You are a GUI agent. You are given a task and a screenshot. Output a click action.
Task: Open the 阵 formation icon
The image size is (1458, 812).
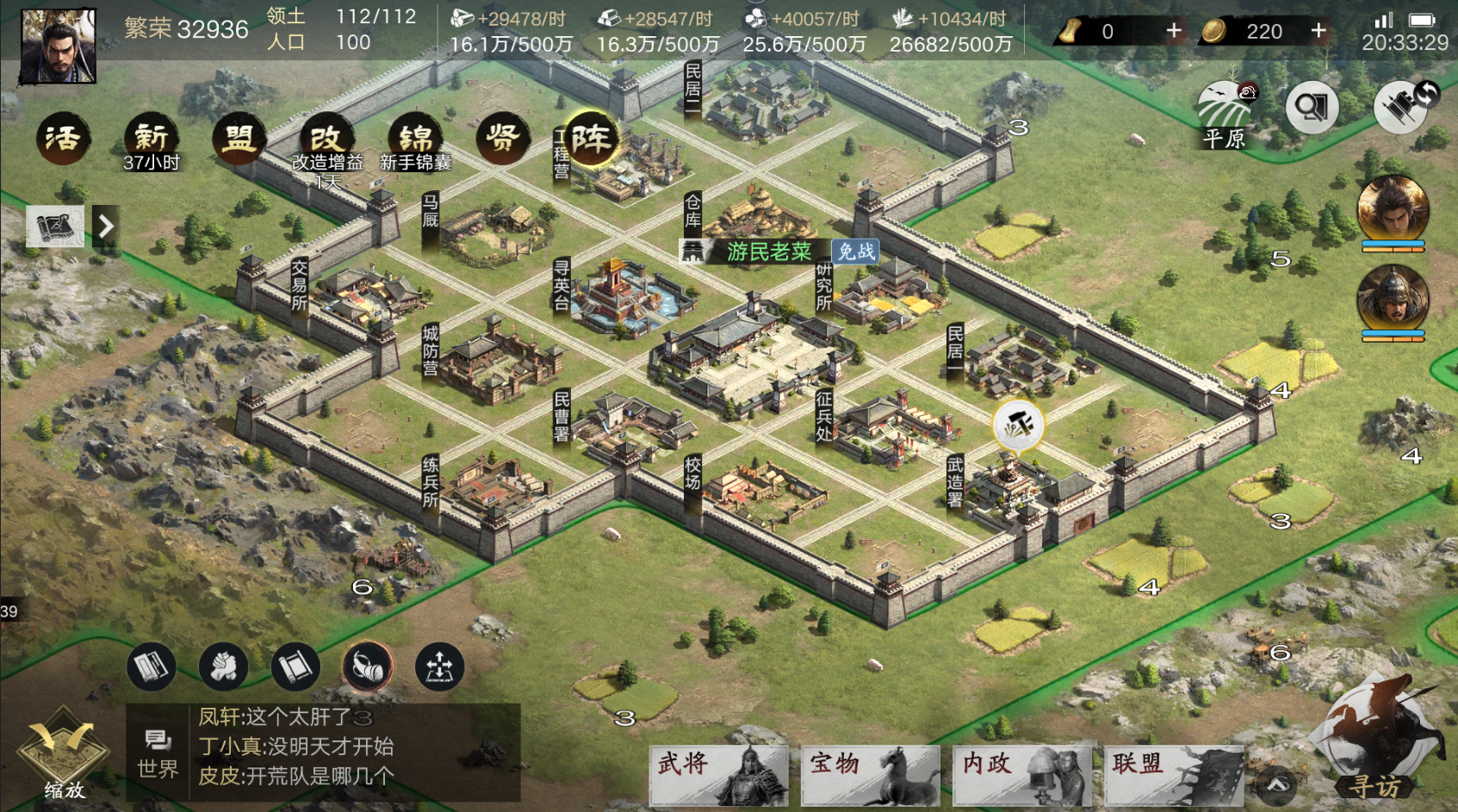pyautogui.click(x=591, y=139)
